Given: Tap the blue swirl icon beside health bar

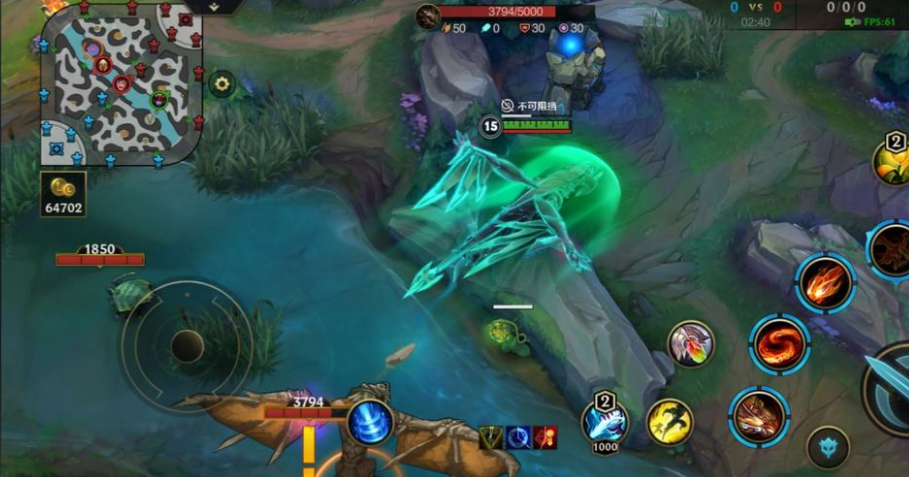Looking at the screenshot, I should click(x=369, y=420).
